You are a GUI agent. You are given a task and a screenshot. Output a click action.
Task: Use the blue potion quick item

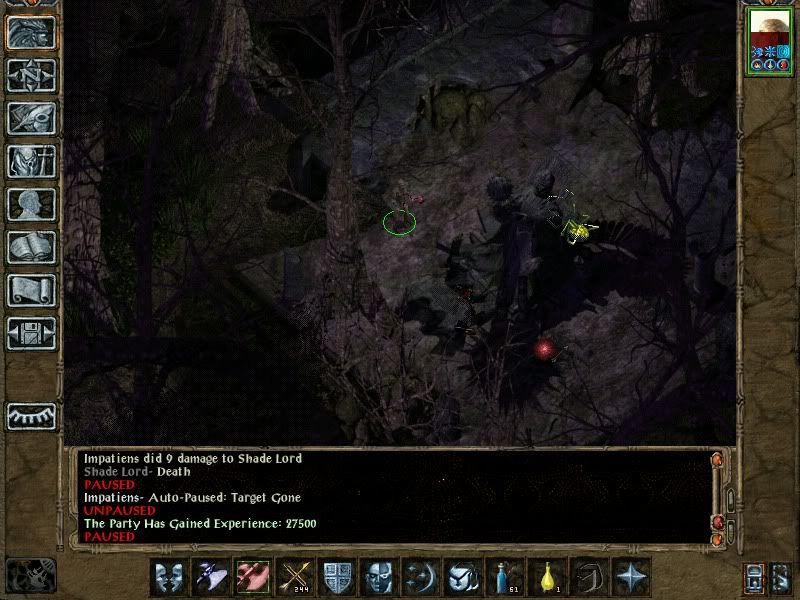click(505, 578)
